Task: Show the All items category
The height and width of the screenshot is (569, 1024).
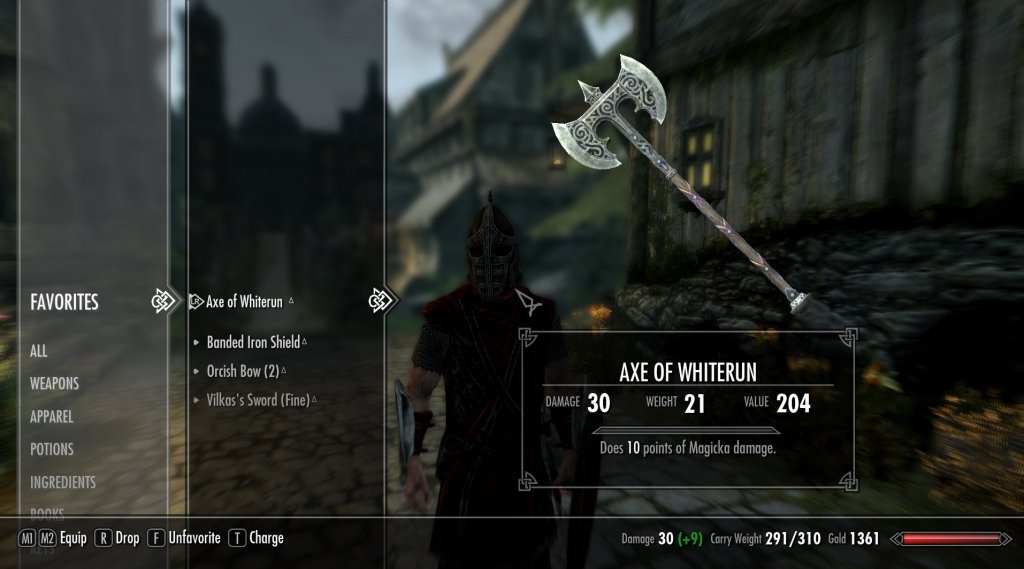Action: point(39,351)
